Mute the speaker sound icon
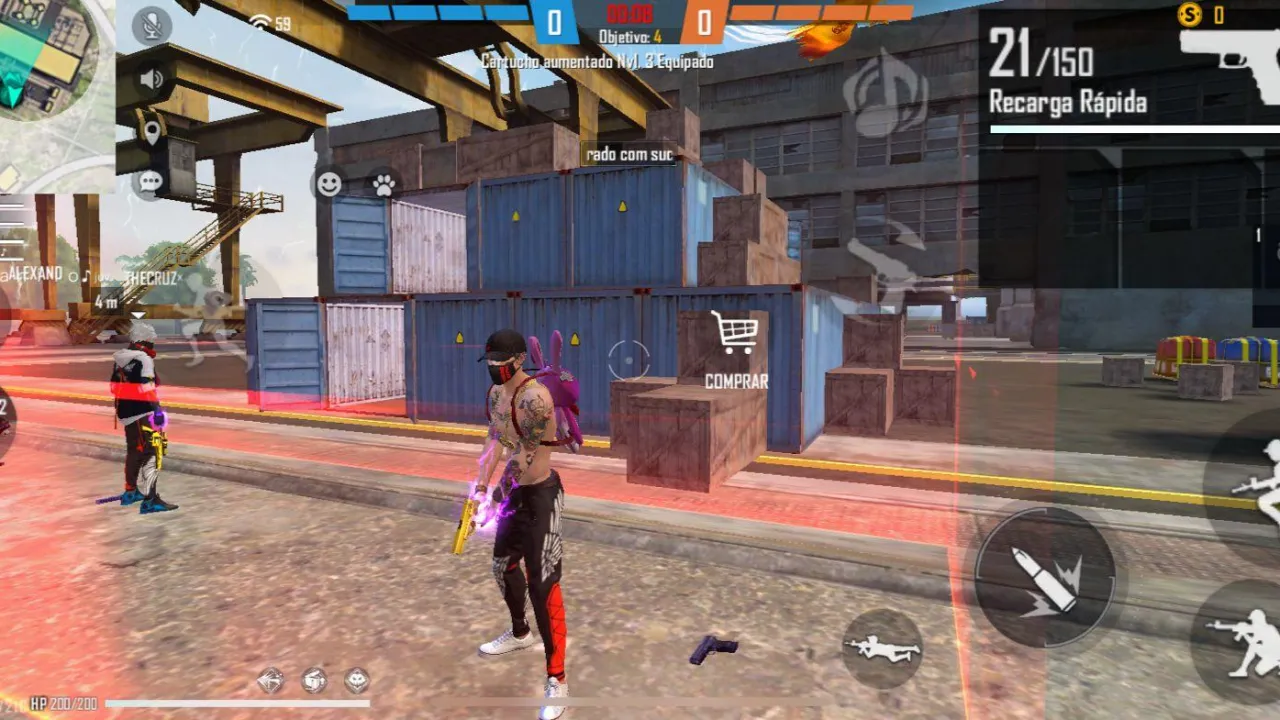Screen dimensions: 1280x720 tap(150, 76)
